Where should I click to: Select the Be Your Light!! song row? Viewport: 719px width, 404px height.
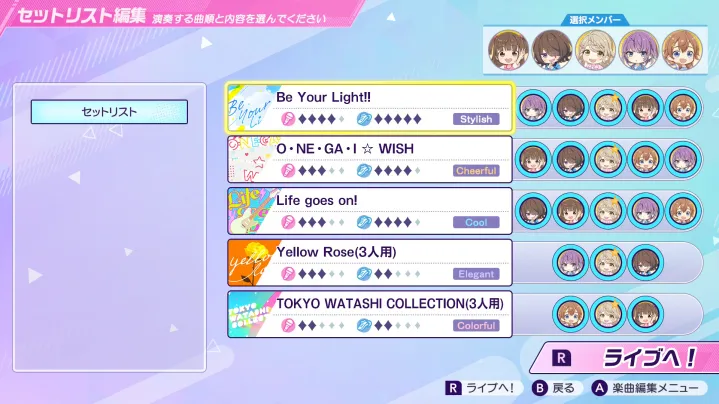[x=390, y=108]
